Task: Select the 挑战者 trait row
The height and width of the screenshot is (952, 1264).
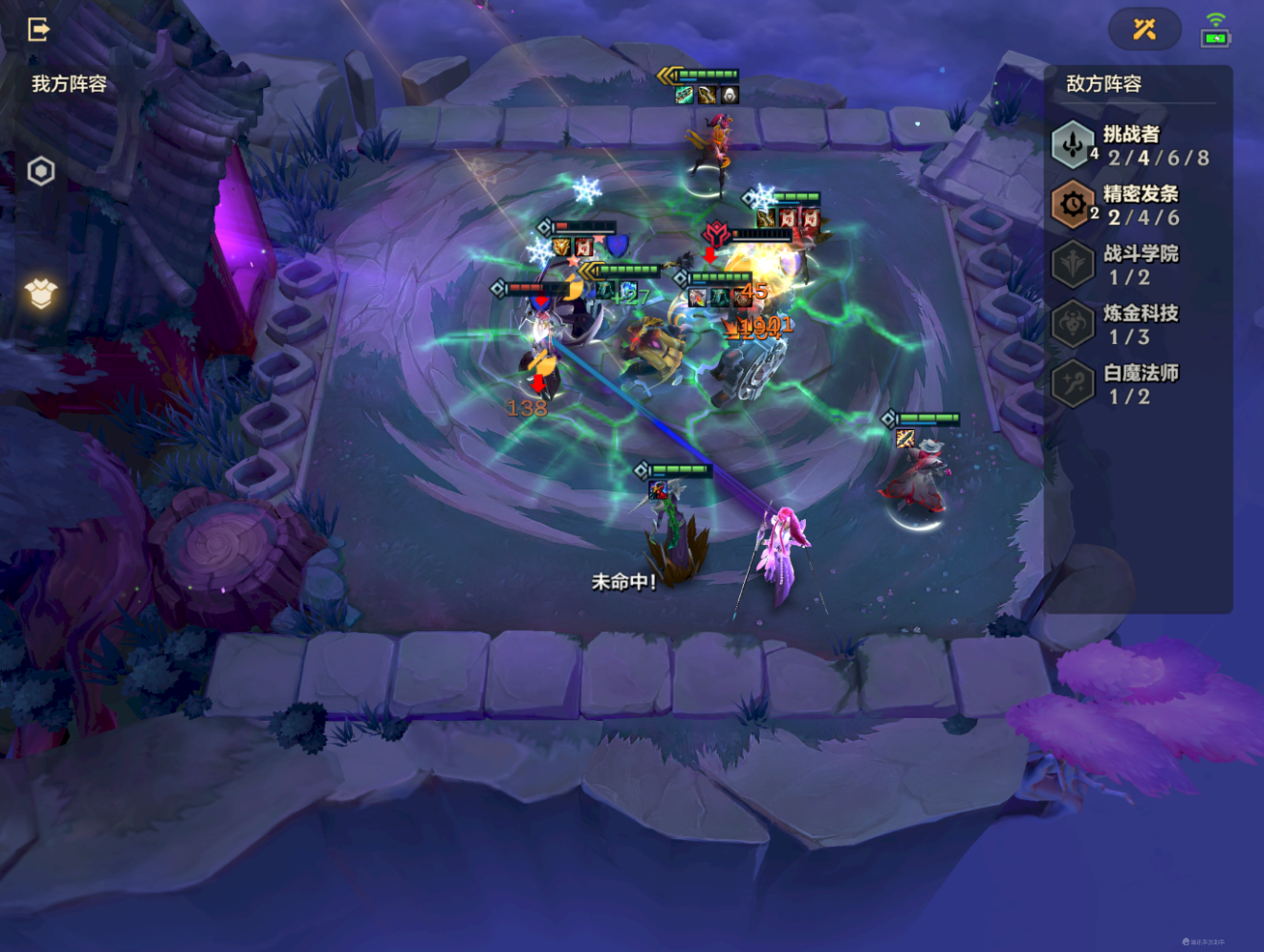Action: tap(1134, 145)
